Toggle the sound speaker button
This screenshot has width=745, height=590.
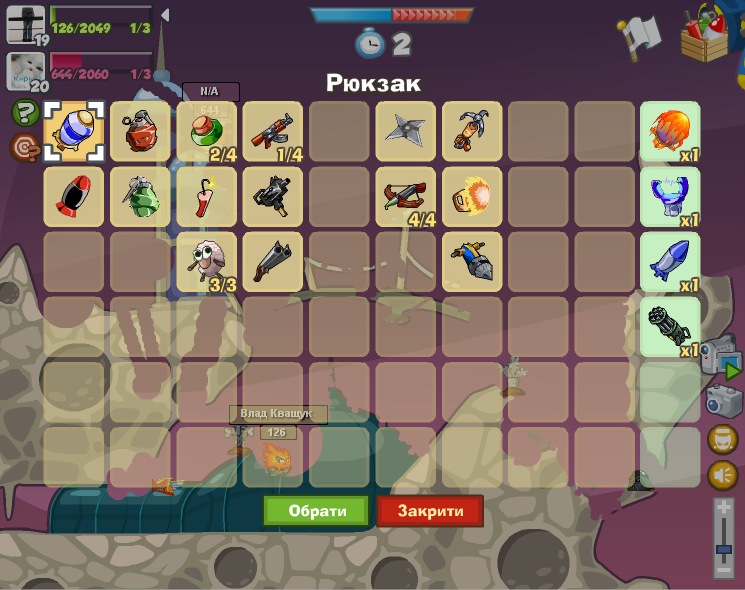point(722,475)
